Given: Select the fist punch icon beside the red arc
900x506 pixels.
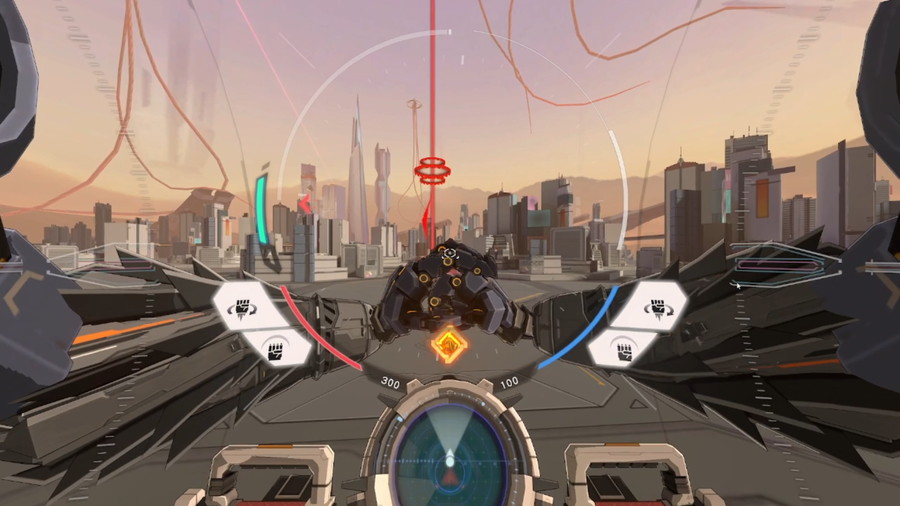Looking at the screenshot, I should coord(275,350).
